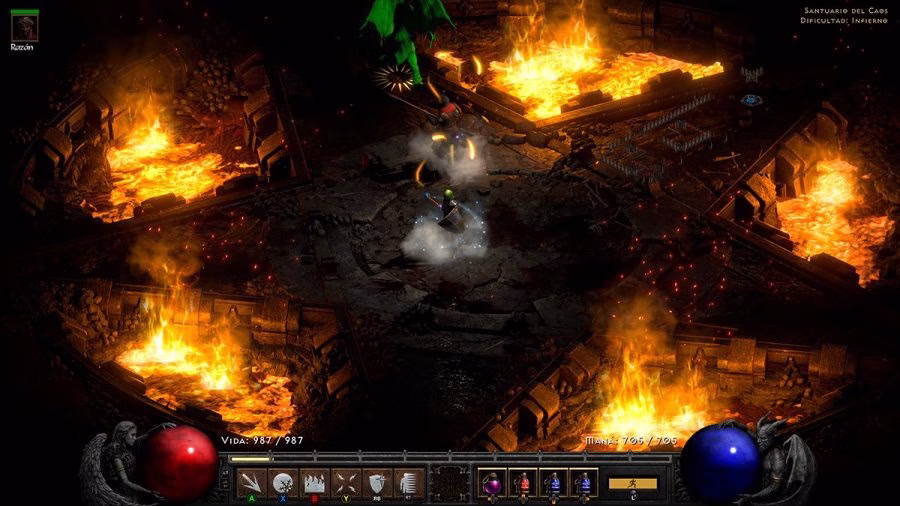Use the wall of flames skill
This screenshot has height=506, width=900.
pos(314,482)
